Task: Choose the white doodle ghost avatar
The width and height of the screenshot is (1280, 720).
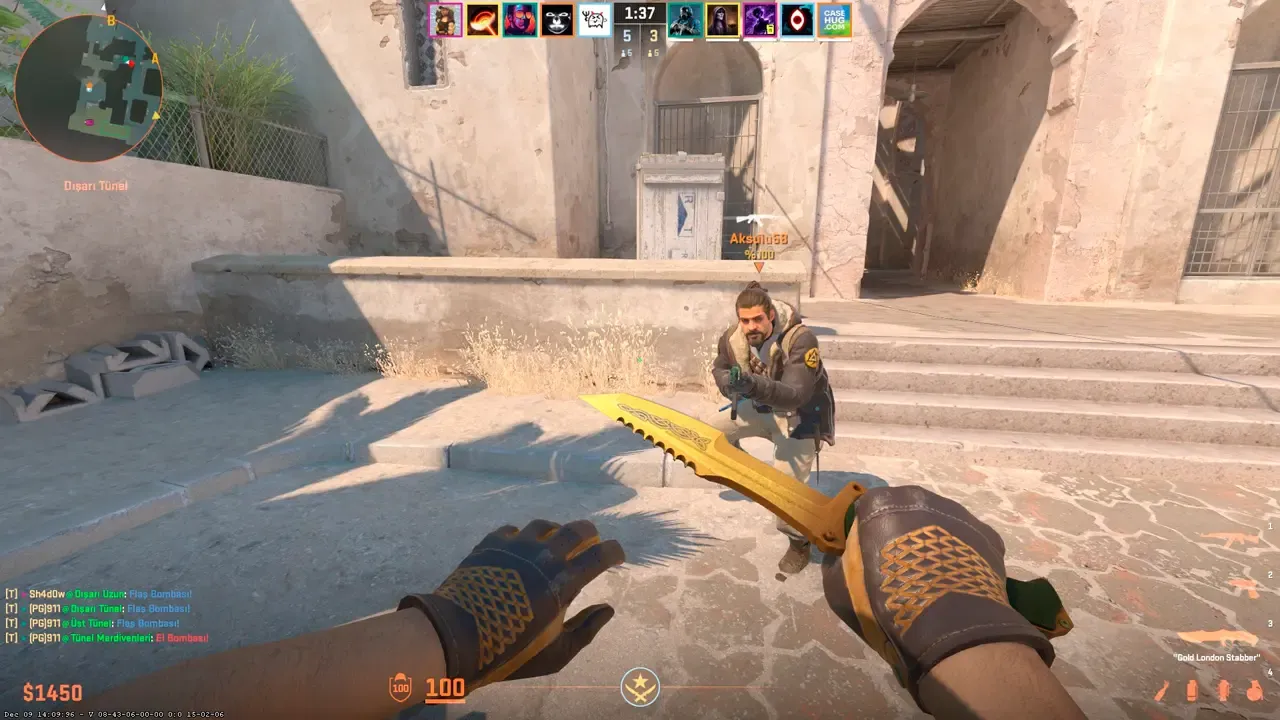Action: click(594, 20)
